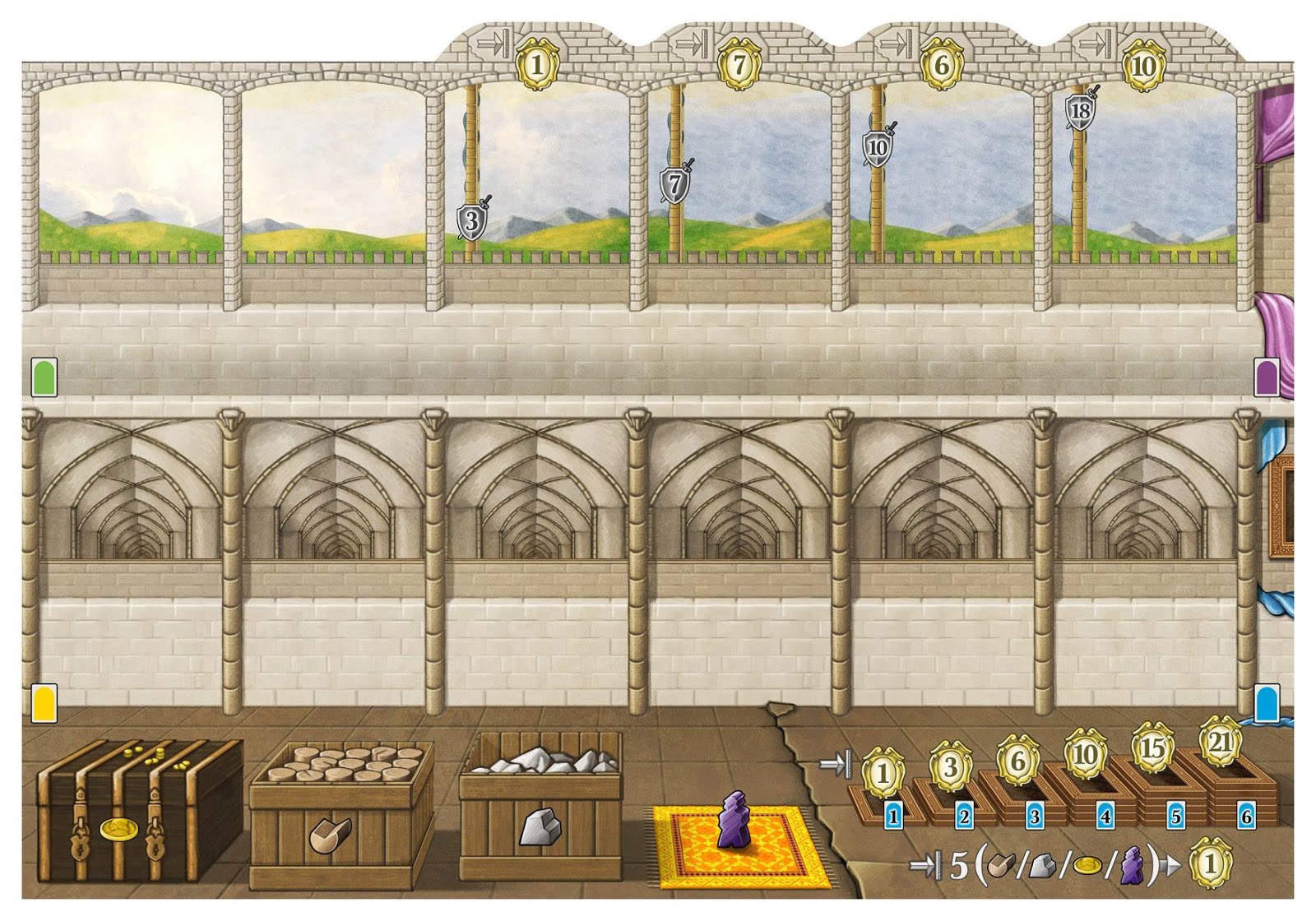This screenshot has width=1316, height=921.
Task: Click the green player marker
Action: coord(44,377)
